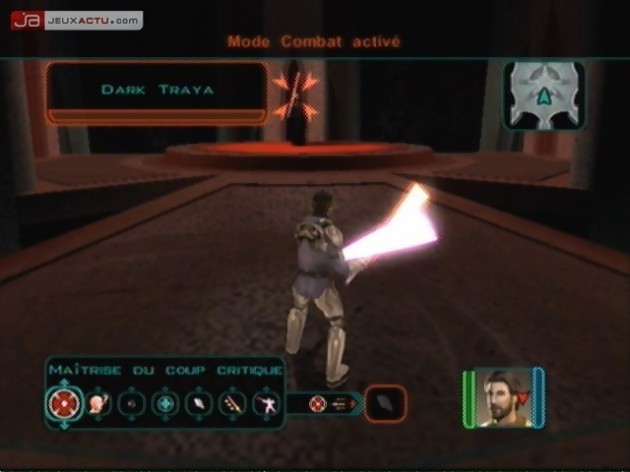Click the queued action slot with dark shard
Viewport: 630px width, 472px height.
point(386,403)
